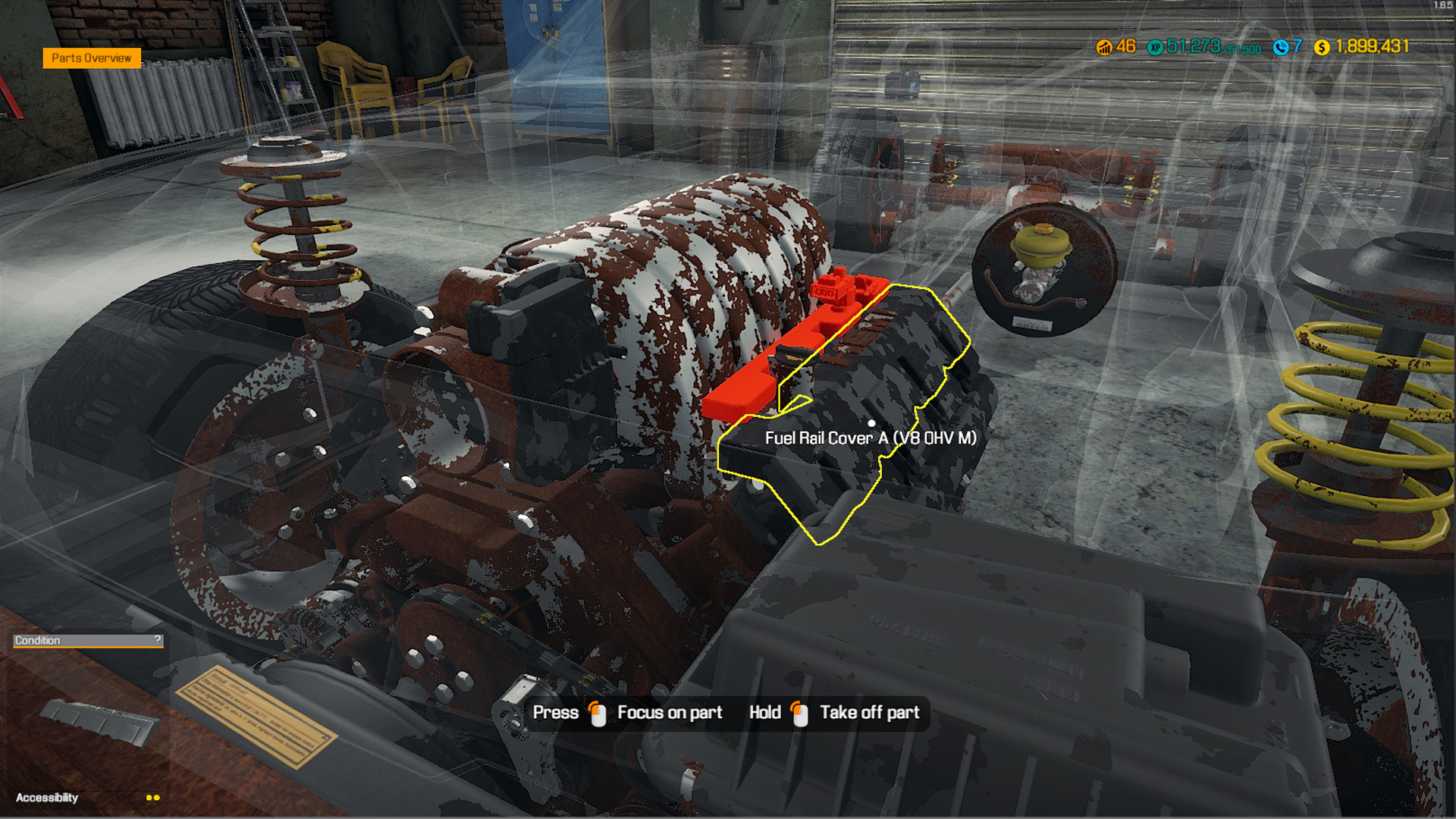
Task: Click the yellow dollar currency icon
Action: pyautogui.click(x=1321, y=49)
